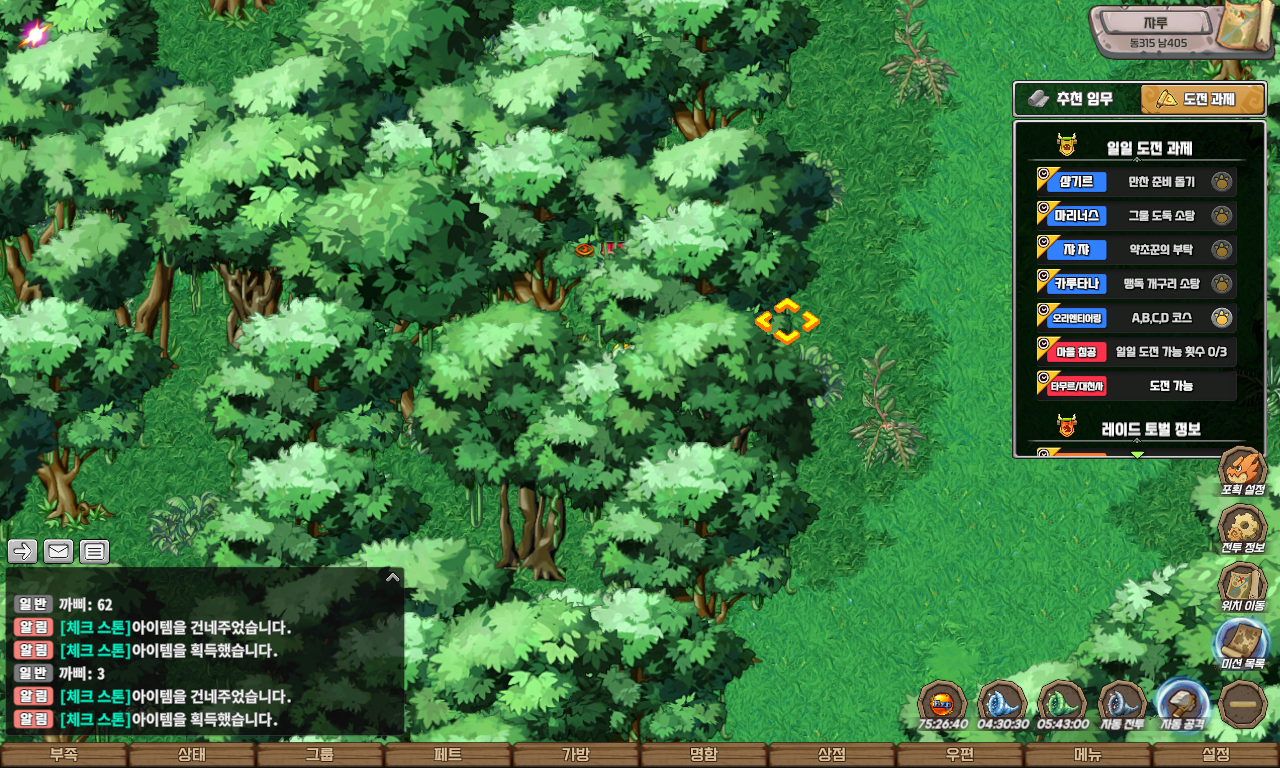
Task: Click the envelope button above the chat
Action: click(58, 551)
